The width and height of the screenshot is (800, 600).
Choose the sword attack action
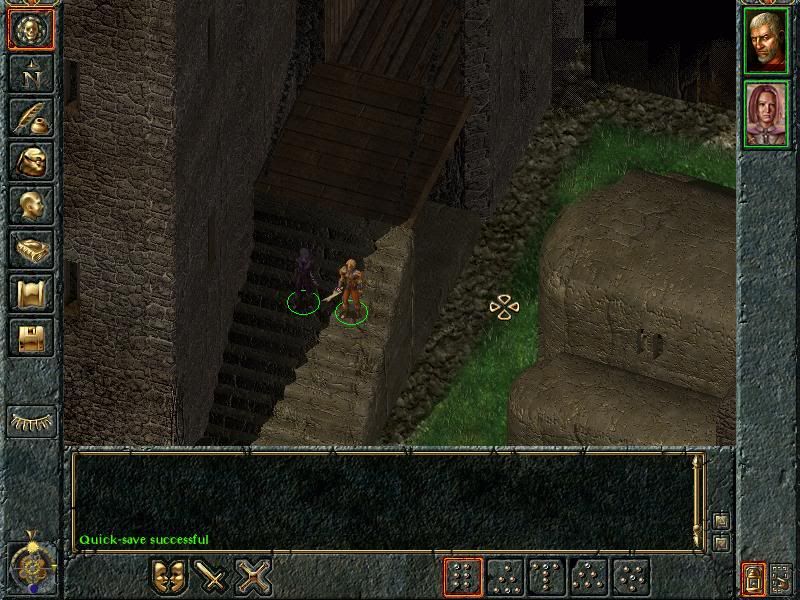click(x=212, y=576)
